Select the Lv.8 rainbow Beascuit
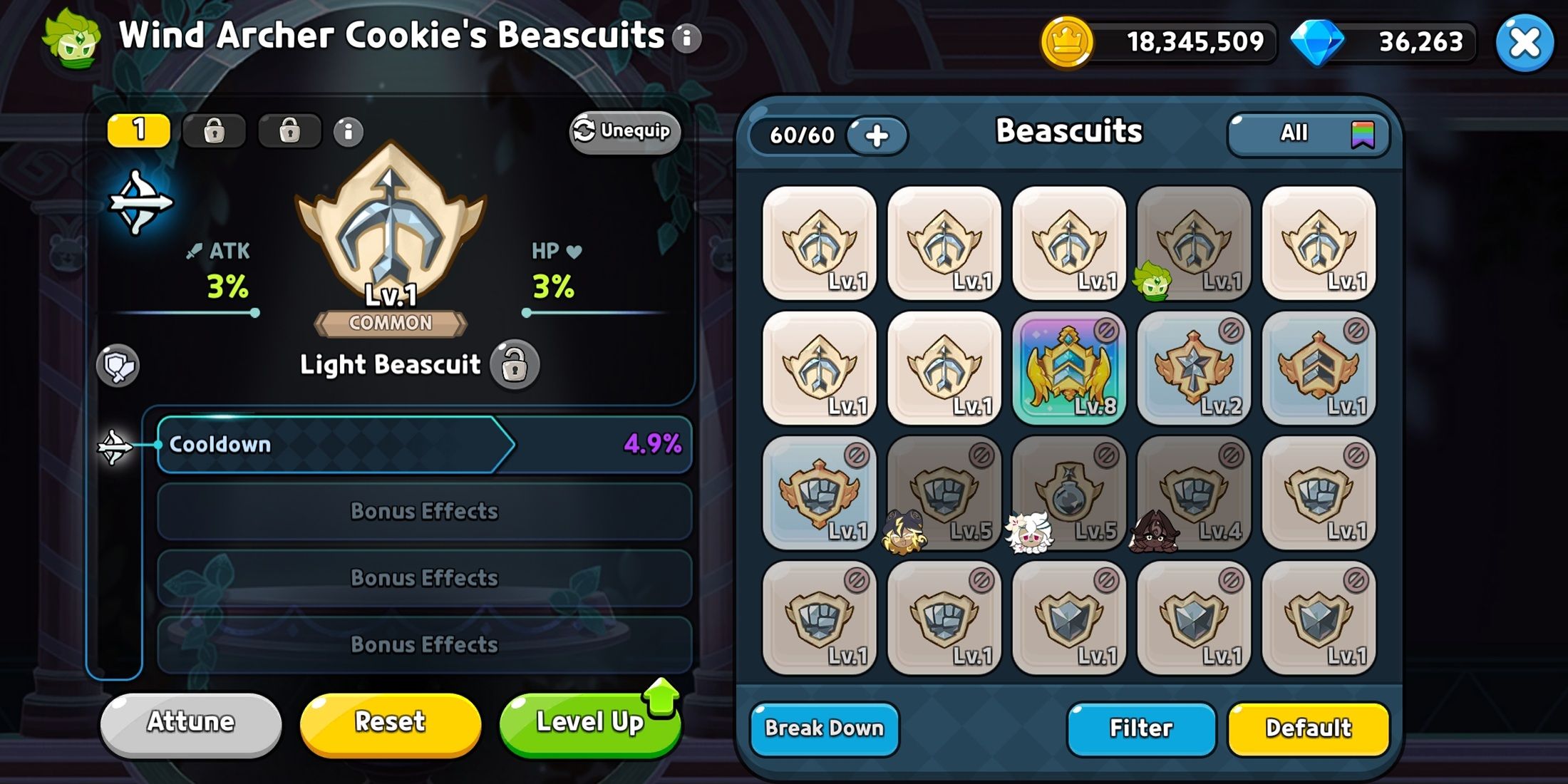The height and width of the screenshot is (784, 1568). point(1068,368)
